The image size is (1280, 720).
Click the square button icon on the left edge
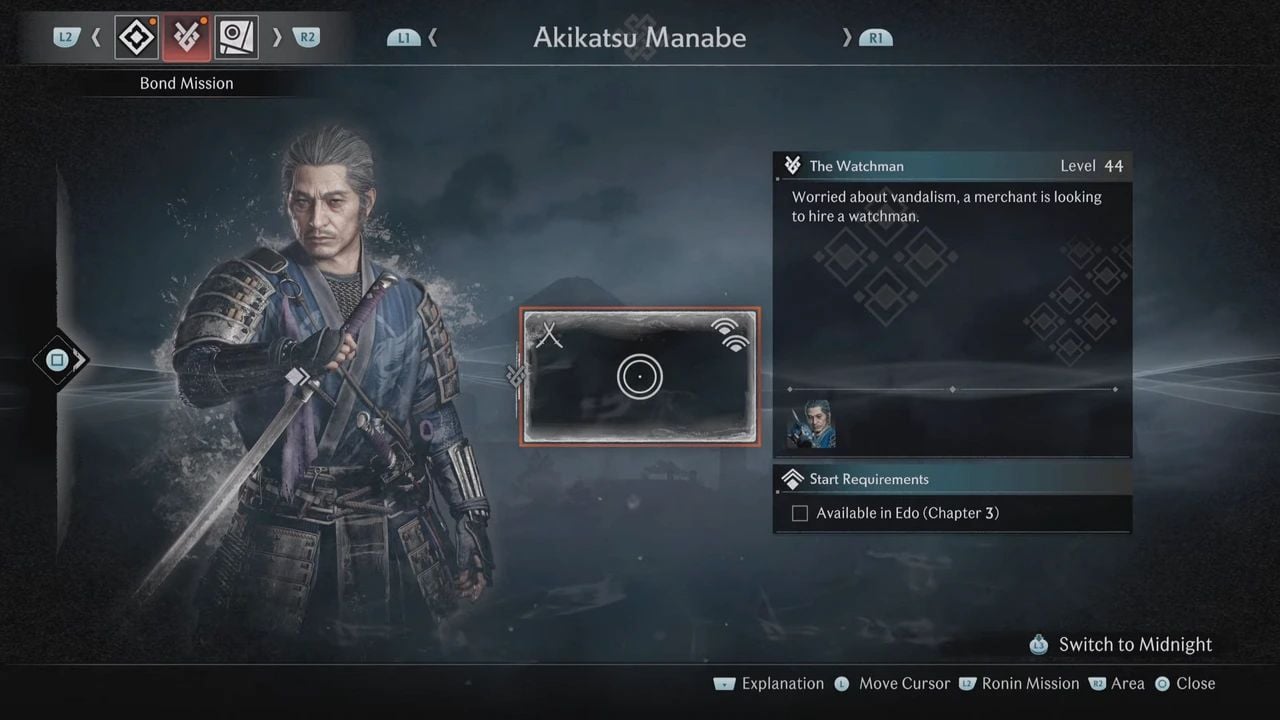point(55,360)
